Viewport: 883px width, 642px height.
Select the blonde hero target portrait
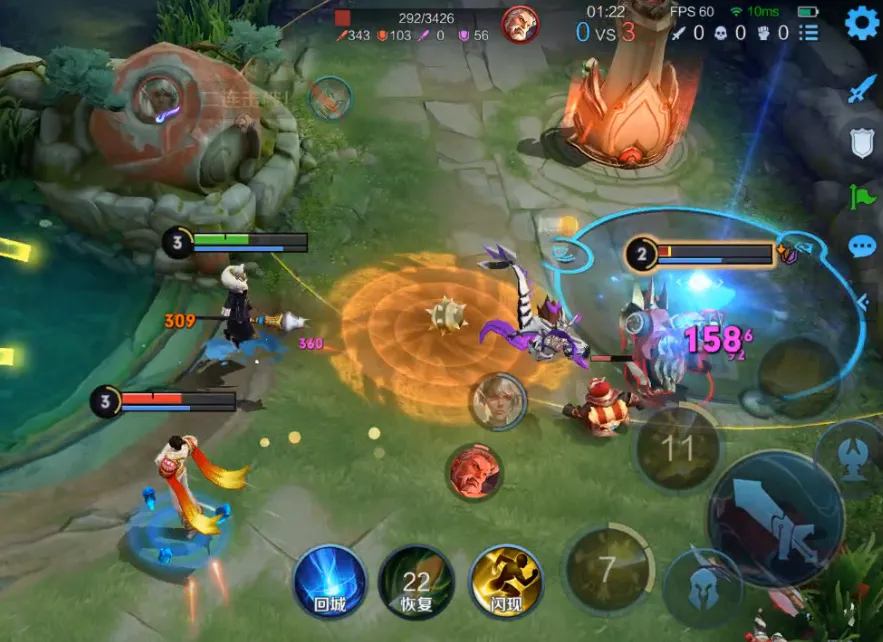pos(498,401)
